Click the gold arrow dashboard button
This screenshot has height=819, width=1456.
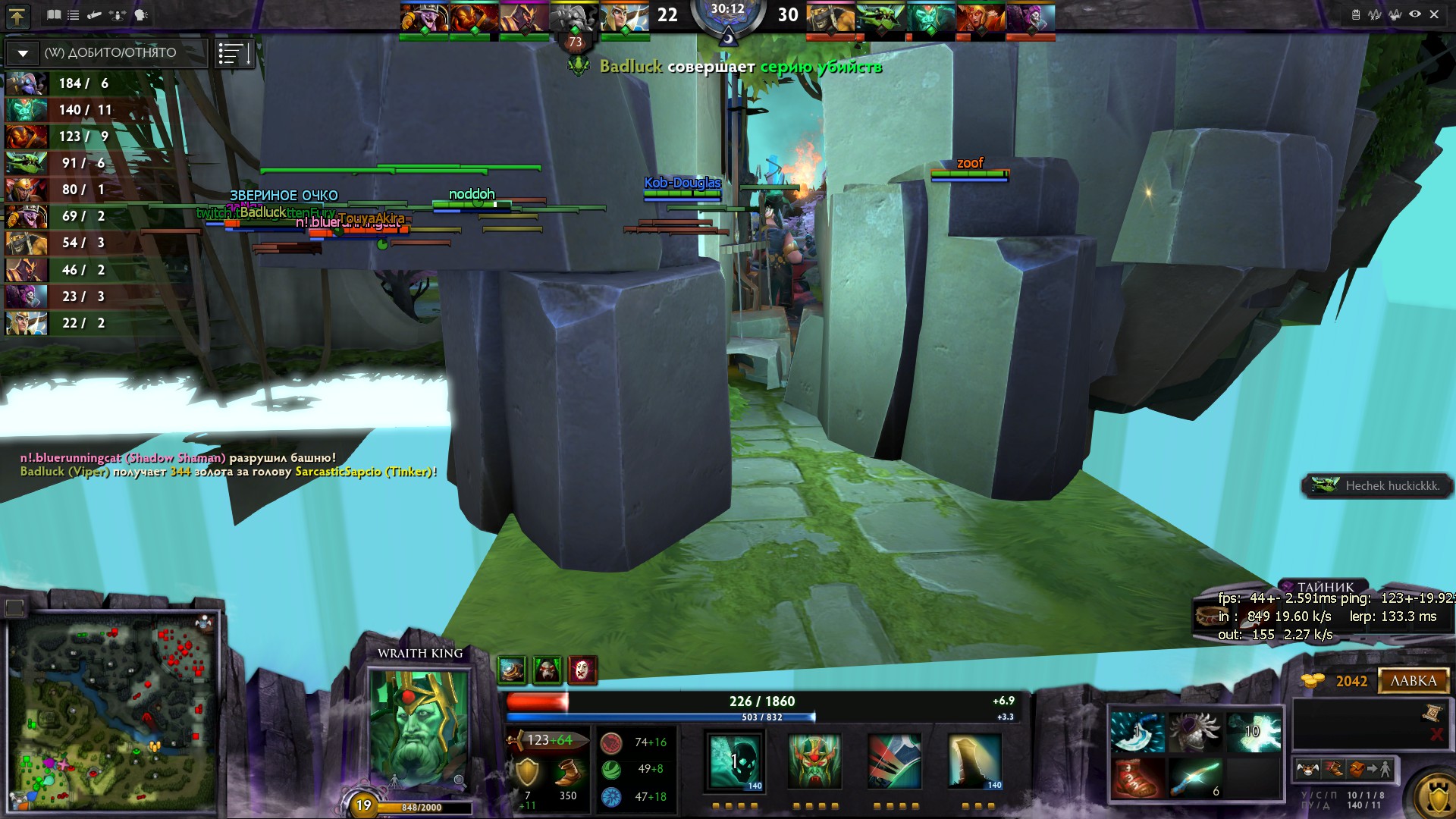click(17, 15)
